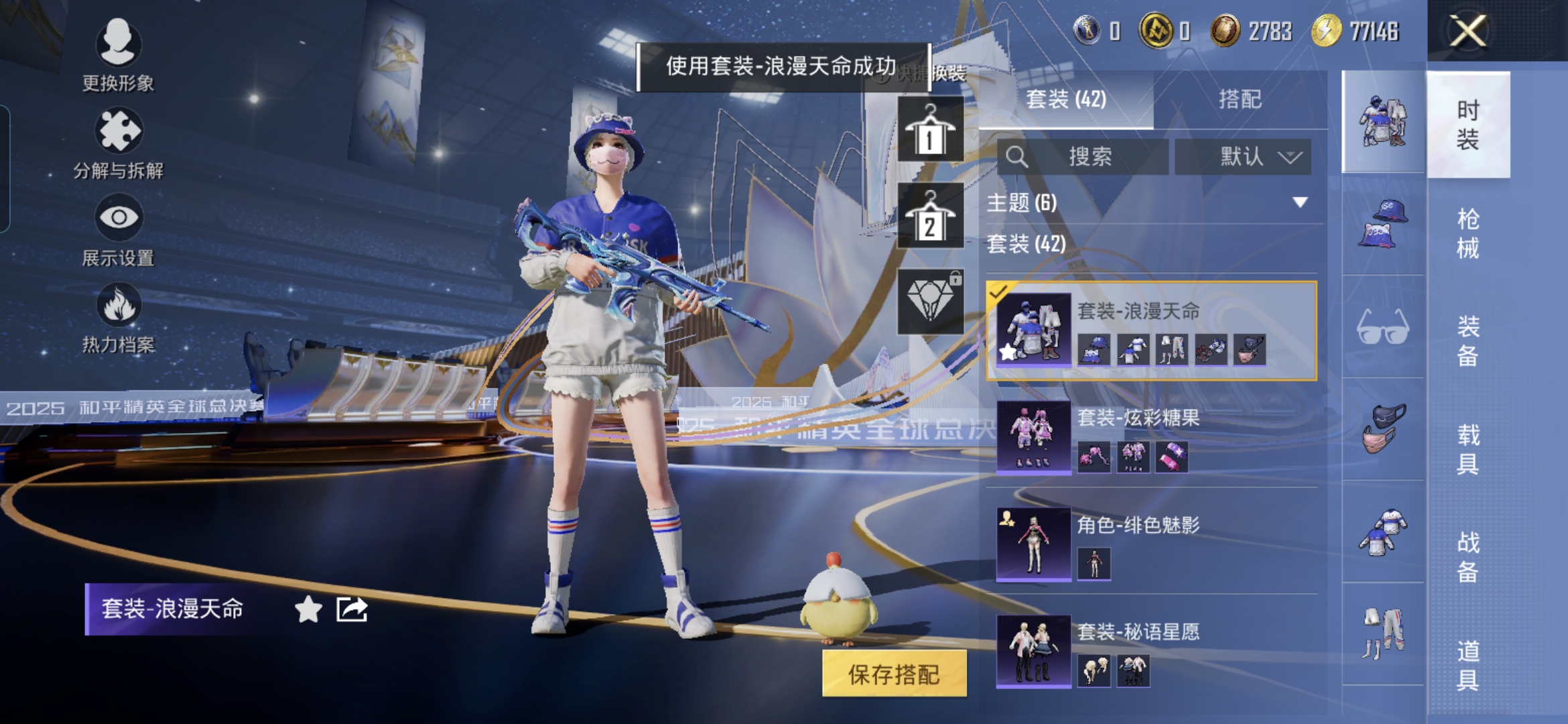The image size is (1568, 724).
Task: Open the 枪械 firearms category
Action: coord(1467,233)
